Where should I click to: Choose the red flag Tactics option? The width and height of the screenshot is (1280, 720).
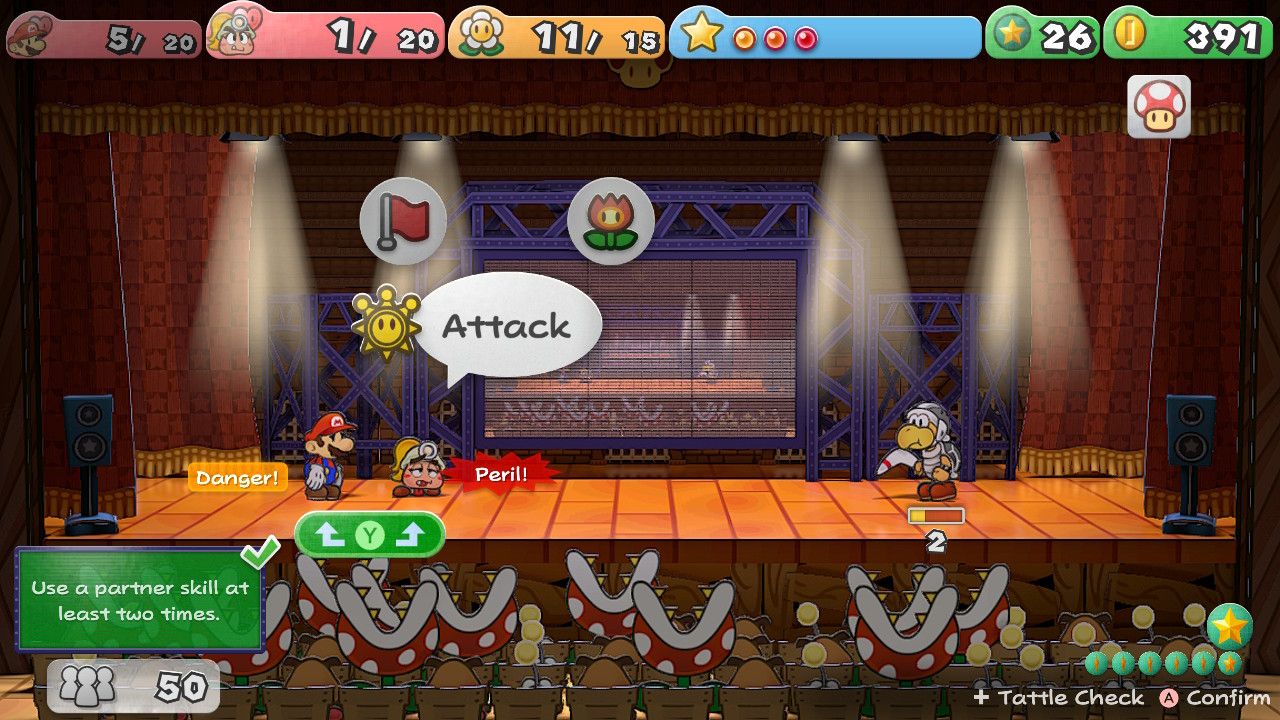[x=403, y=221]
